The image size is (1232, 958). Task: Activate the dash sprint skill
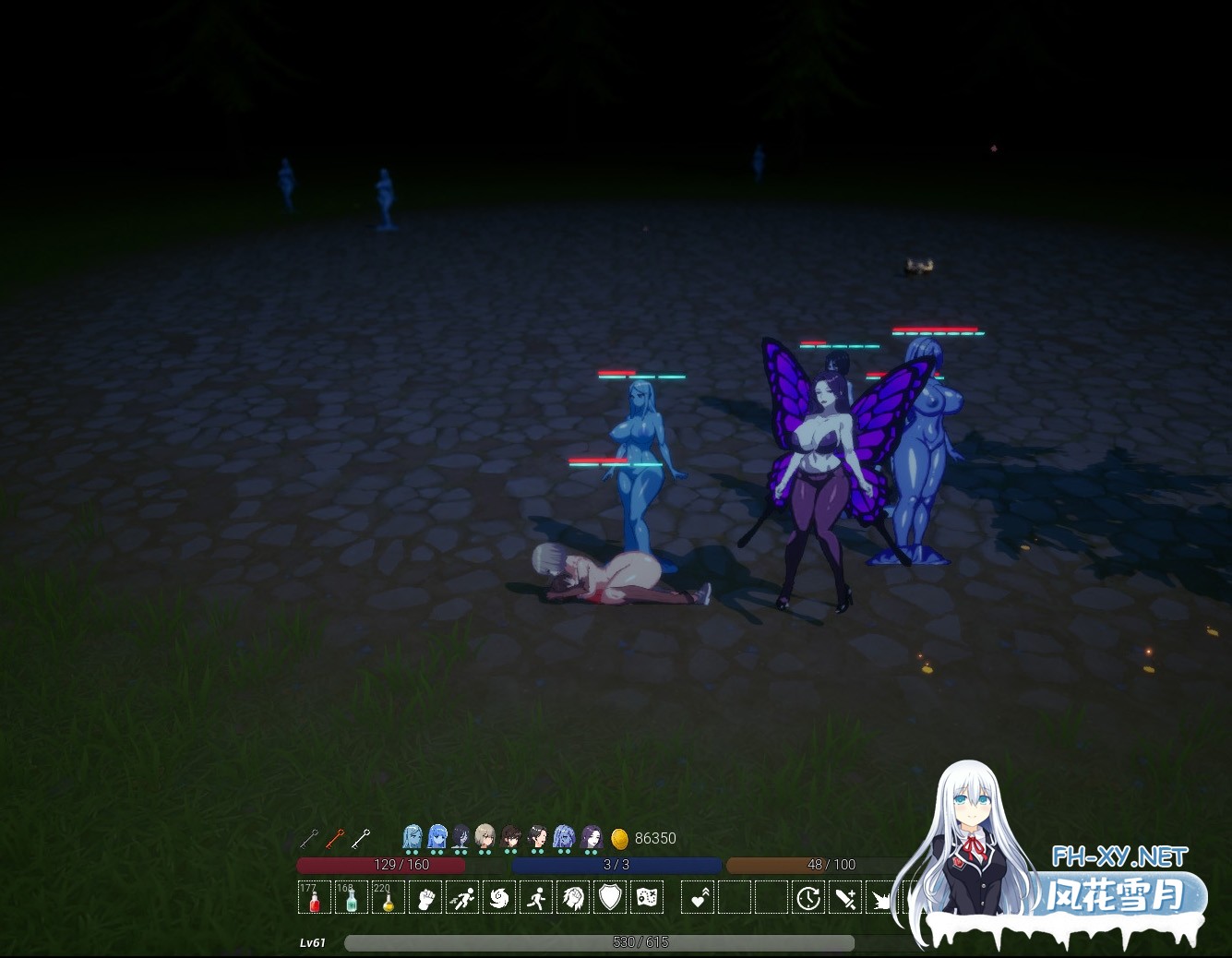coord(462,897)
